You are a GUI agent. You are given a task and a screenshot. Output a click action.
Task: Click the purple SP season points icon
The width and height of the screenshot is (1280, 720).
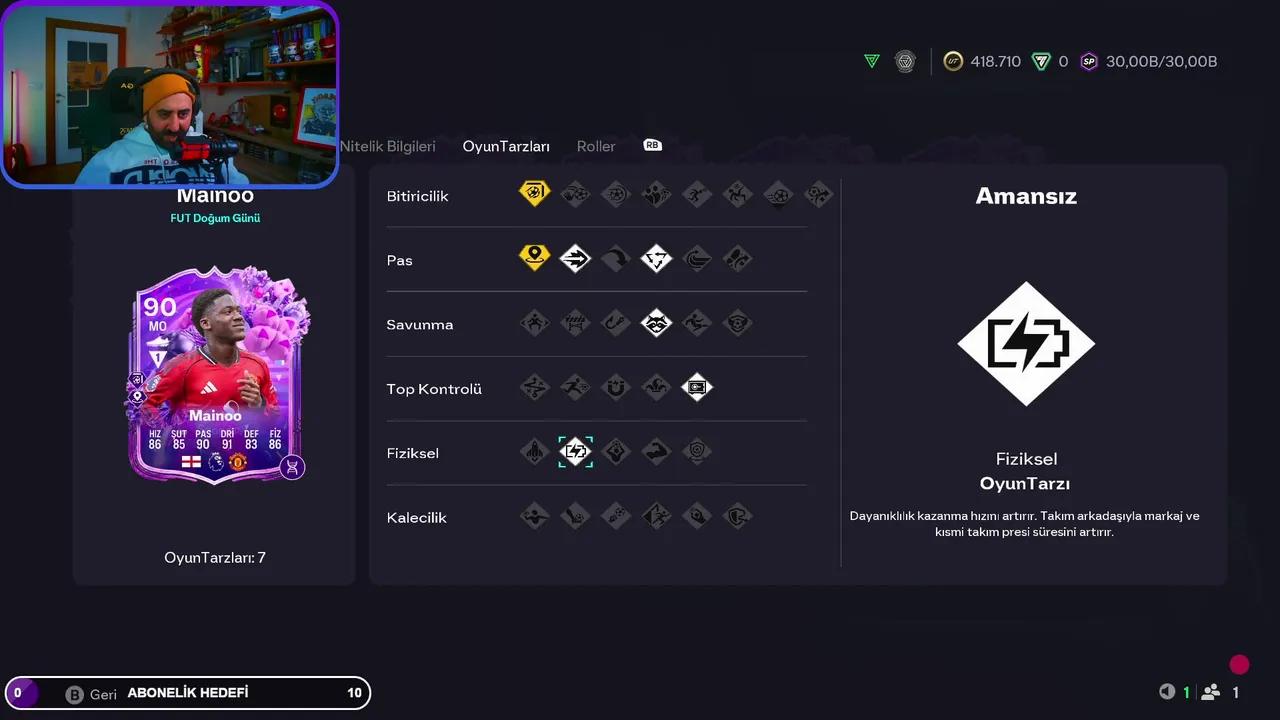pos(1089,61)
